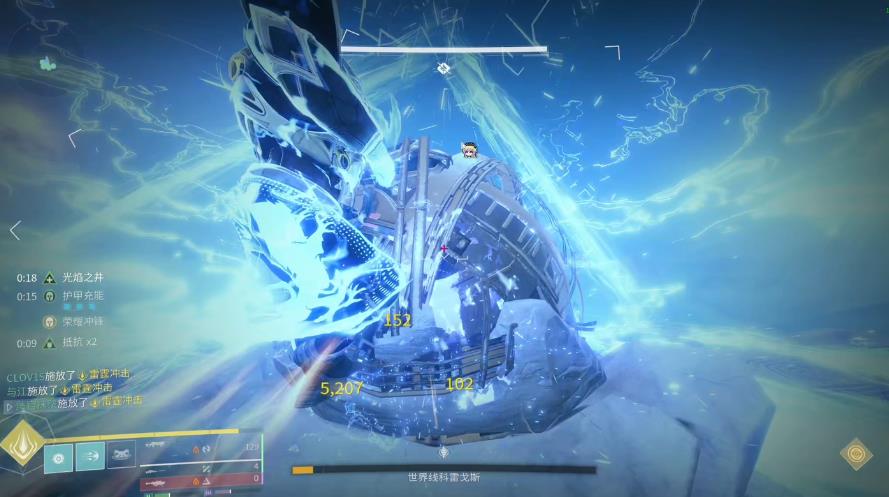The image size is (889, 497).
Task: Select the 护甲充能 buff icon
Action: pyautogui.click(x=47, y=296)
